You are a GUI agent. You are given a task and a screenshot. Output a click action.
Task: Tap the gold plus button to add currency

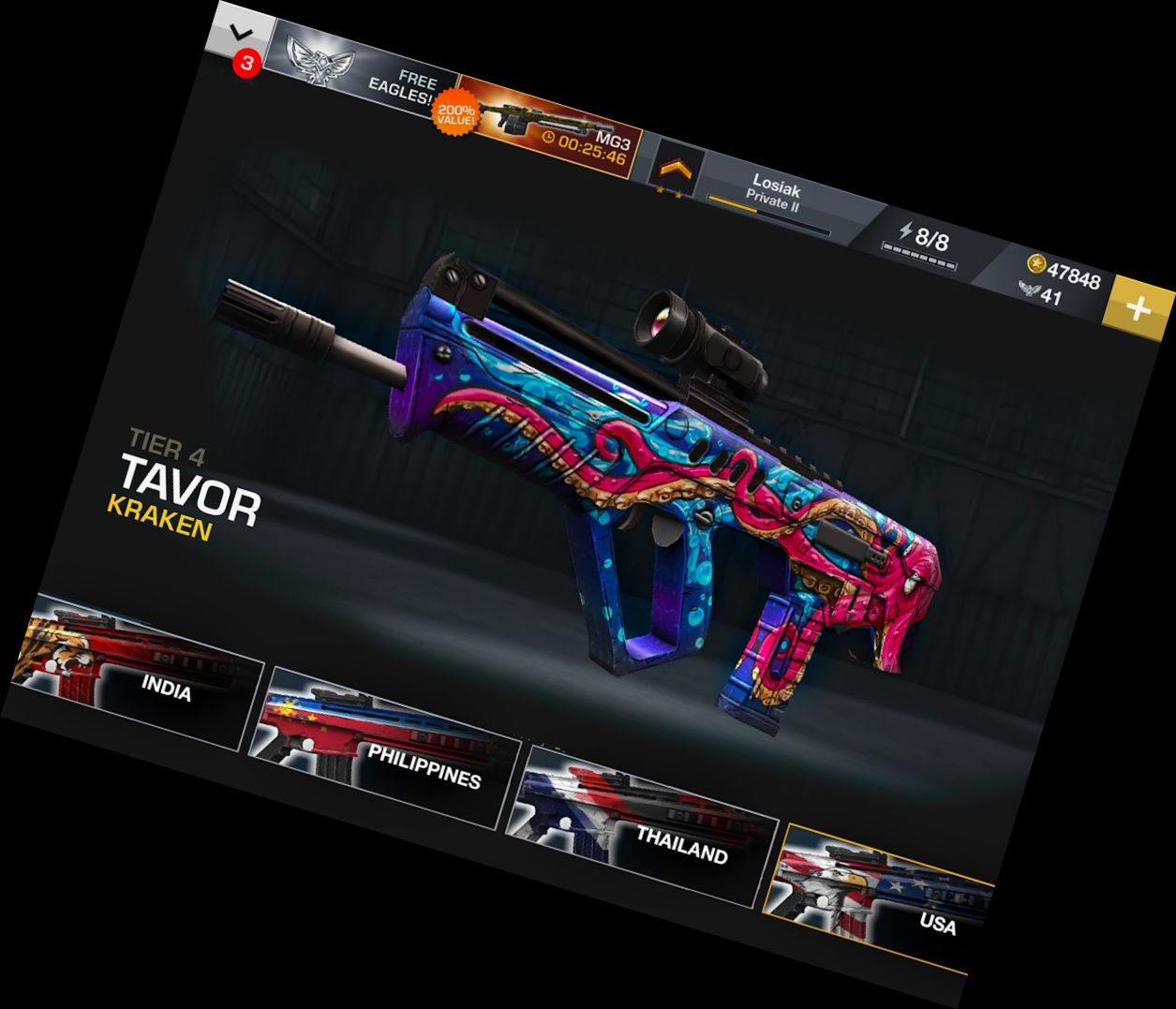[x=1137, y=308]
